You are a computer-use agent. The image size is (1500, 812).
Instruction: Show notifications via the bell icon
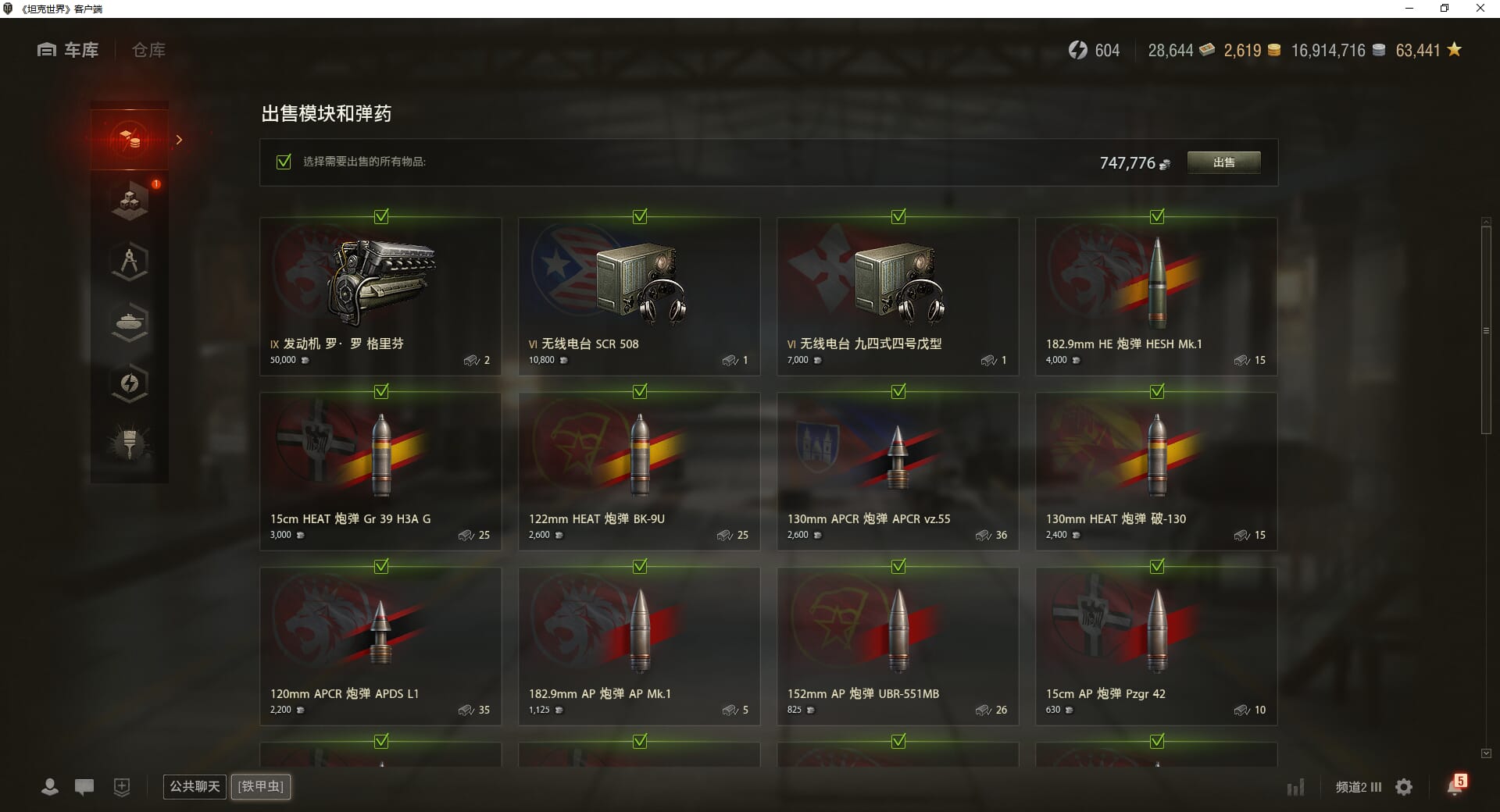(1455, 786)
